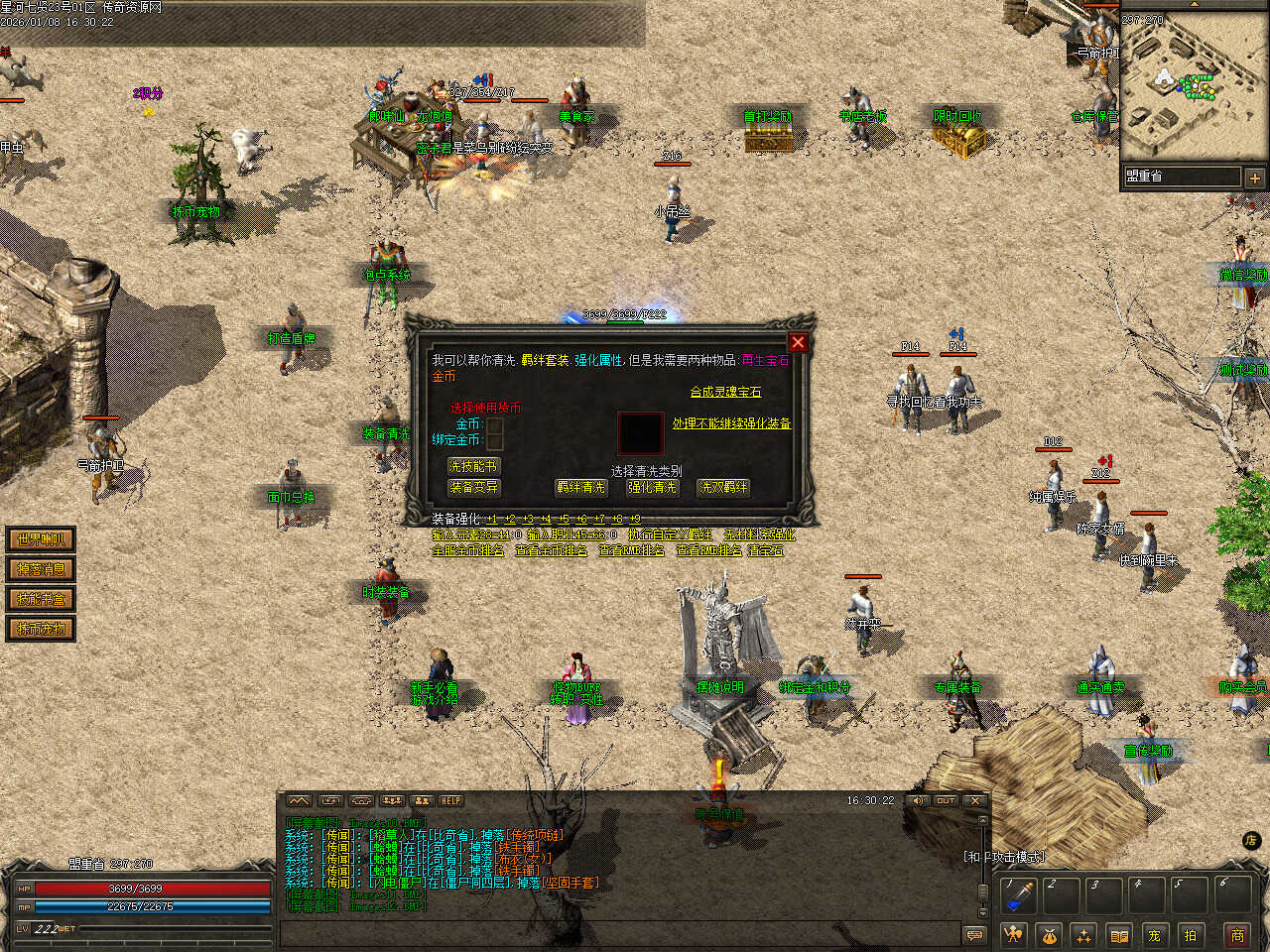Click the 拣币宠物 pet button
Viewport: 1270px width, 952px height.
coord(41,629)
